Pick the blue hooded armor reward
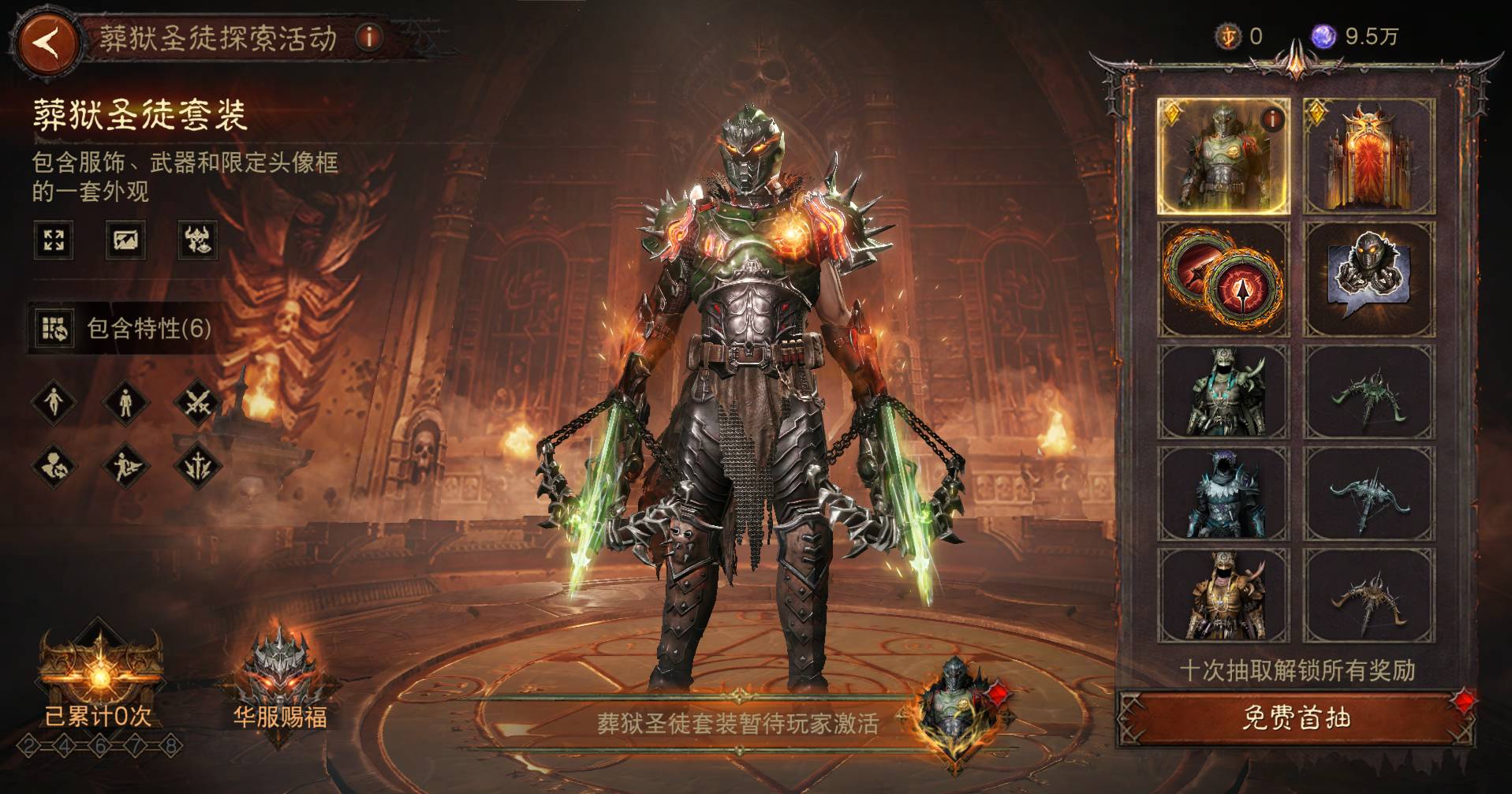 pyautogui.click(x=1223, y=494)
